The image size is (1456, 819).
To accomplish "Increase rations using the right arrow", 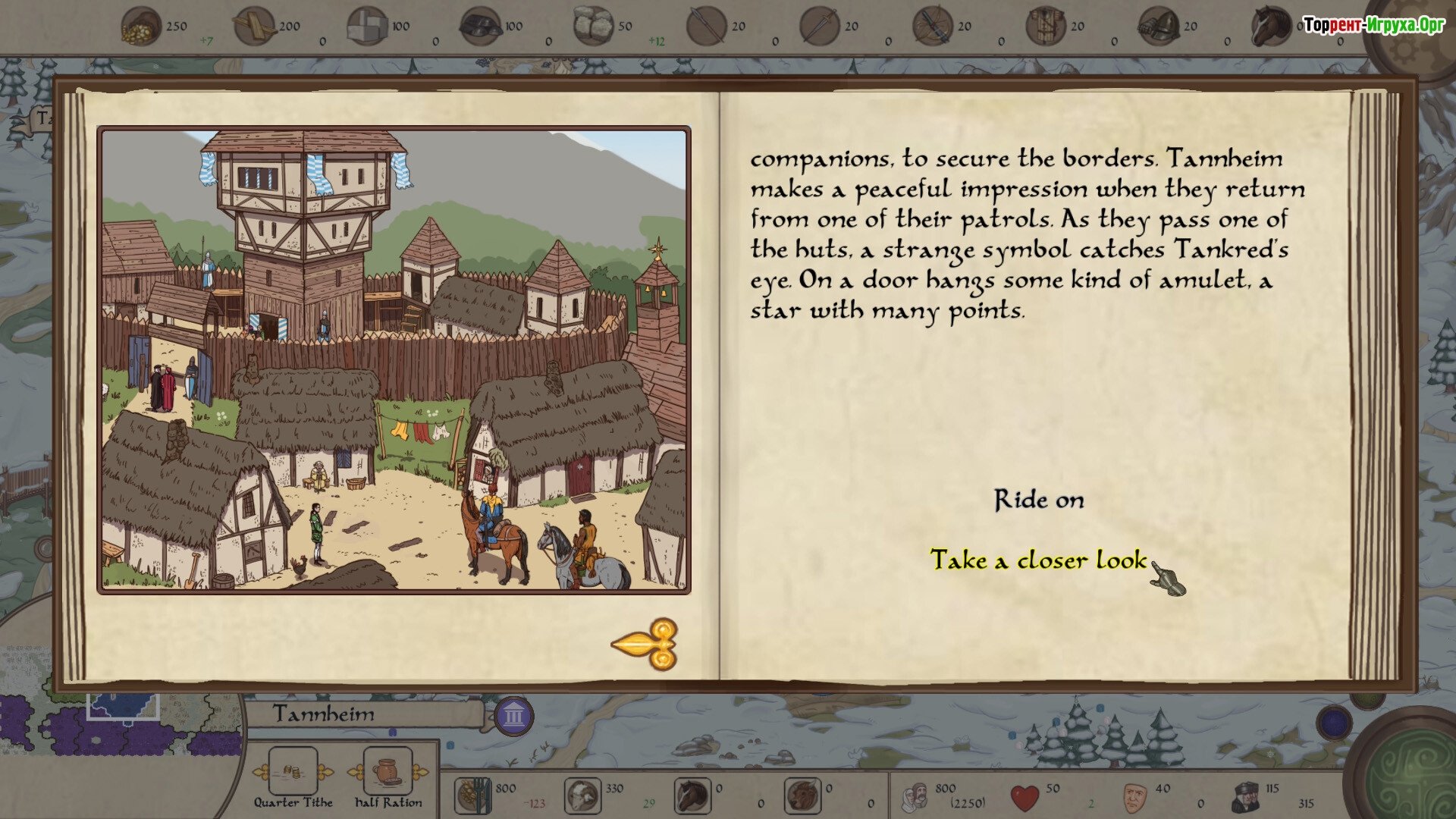I will coord(421,773).
